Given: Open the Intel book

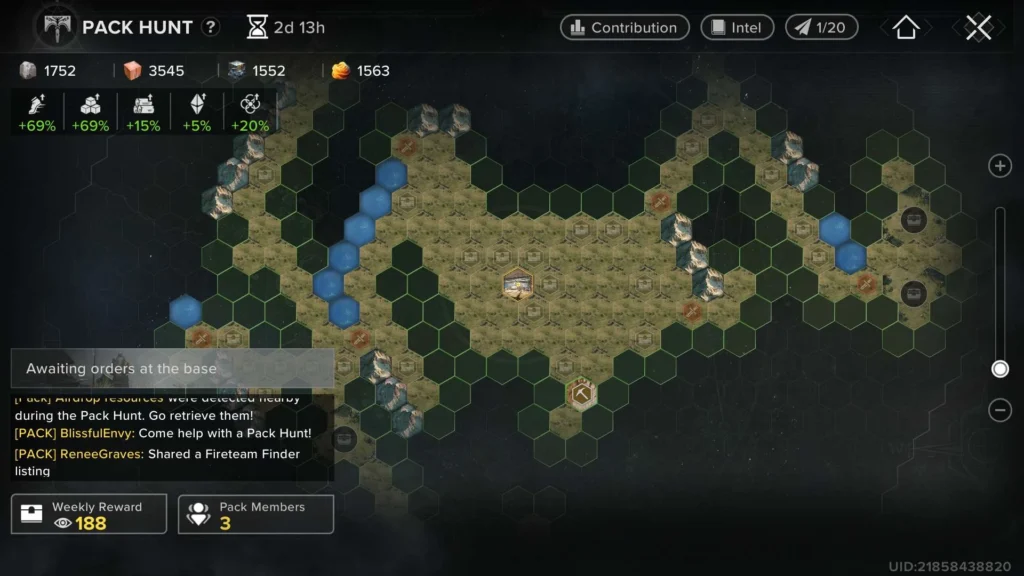Looking at the screenshot, I should coord(736,28).
